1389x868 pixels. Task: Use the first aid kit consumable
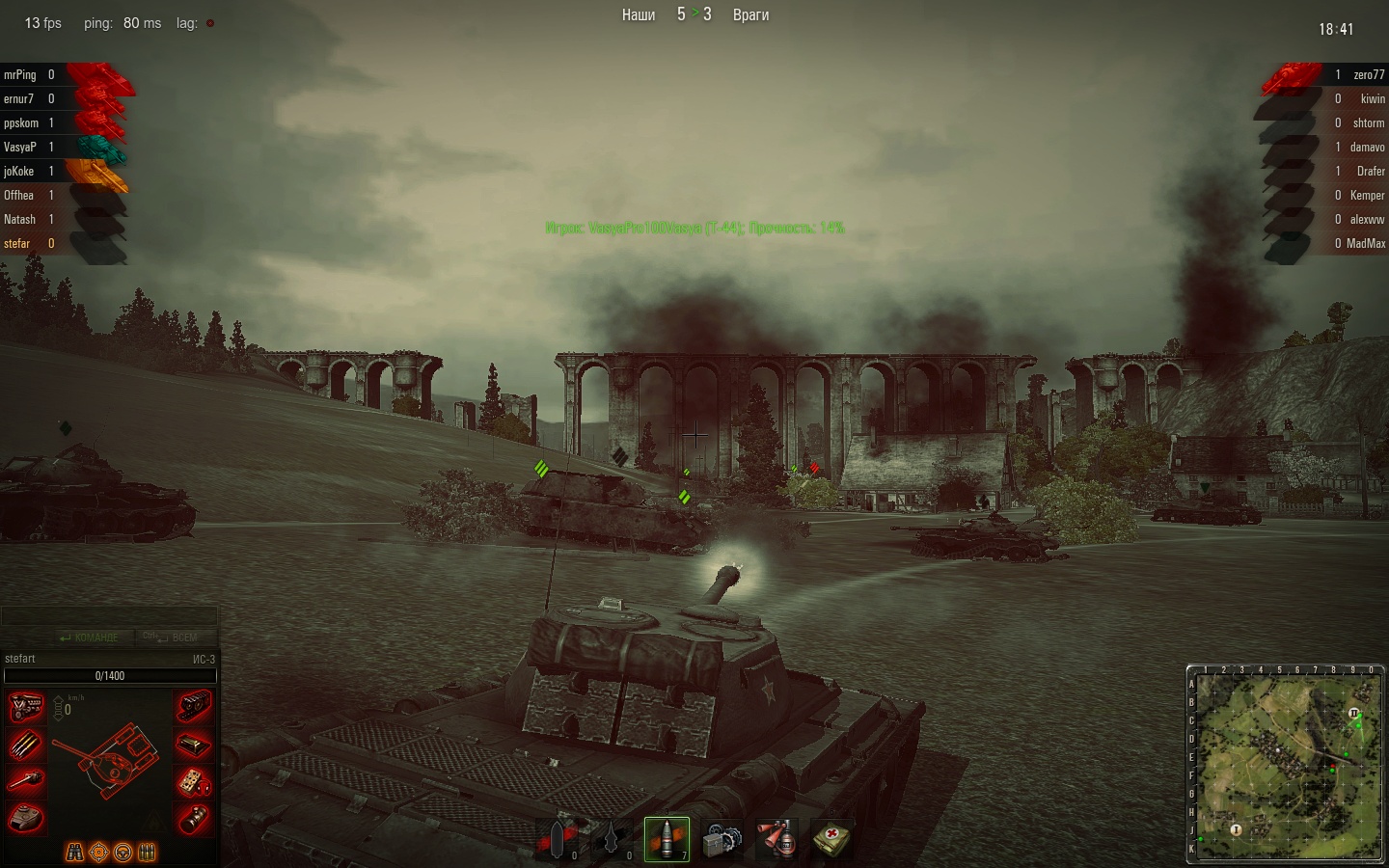click(x=831, y=839)
